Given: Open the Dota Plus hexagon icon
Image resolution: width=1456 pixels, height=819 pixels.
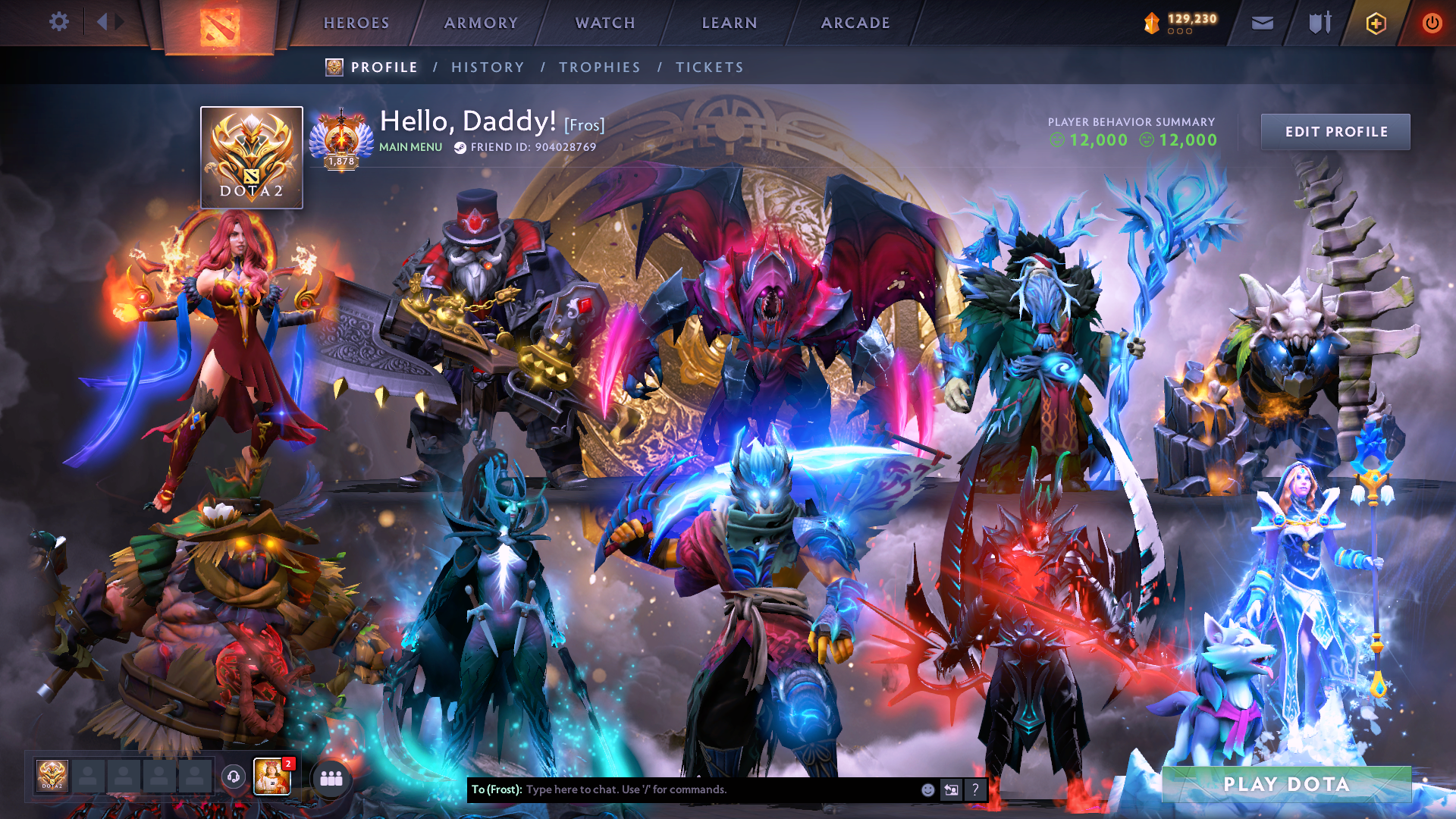Looking at the screenshot, I should [x=1376, y=24].
